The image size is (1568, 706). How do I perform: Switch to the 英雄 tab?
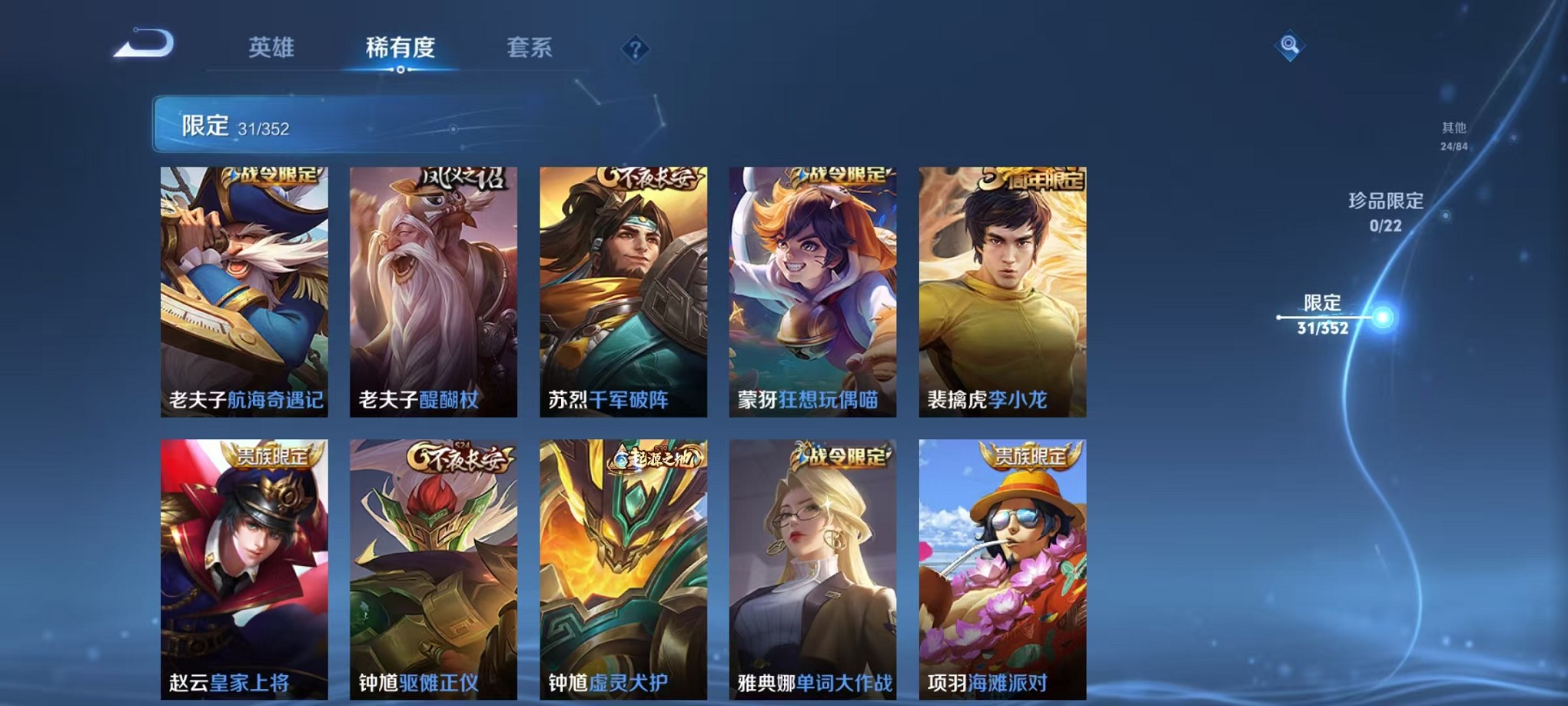click(268, 48)
